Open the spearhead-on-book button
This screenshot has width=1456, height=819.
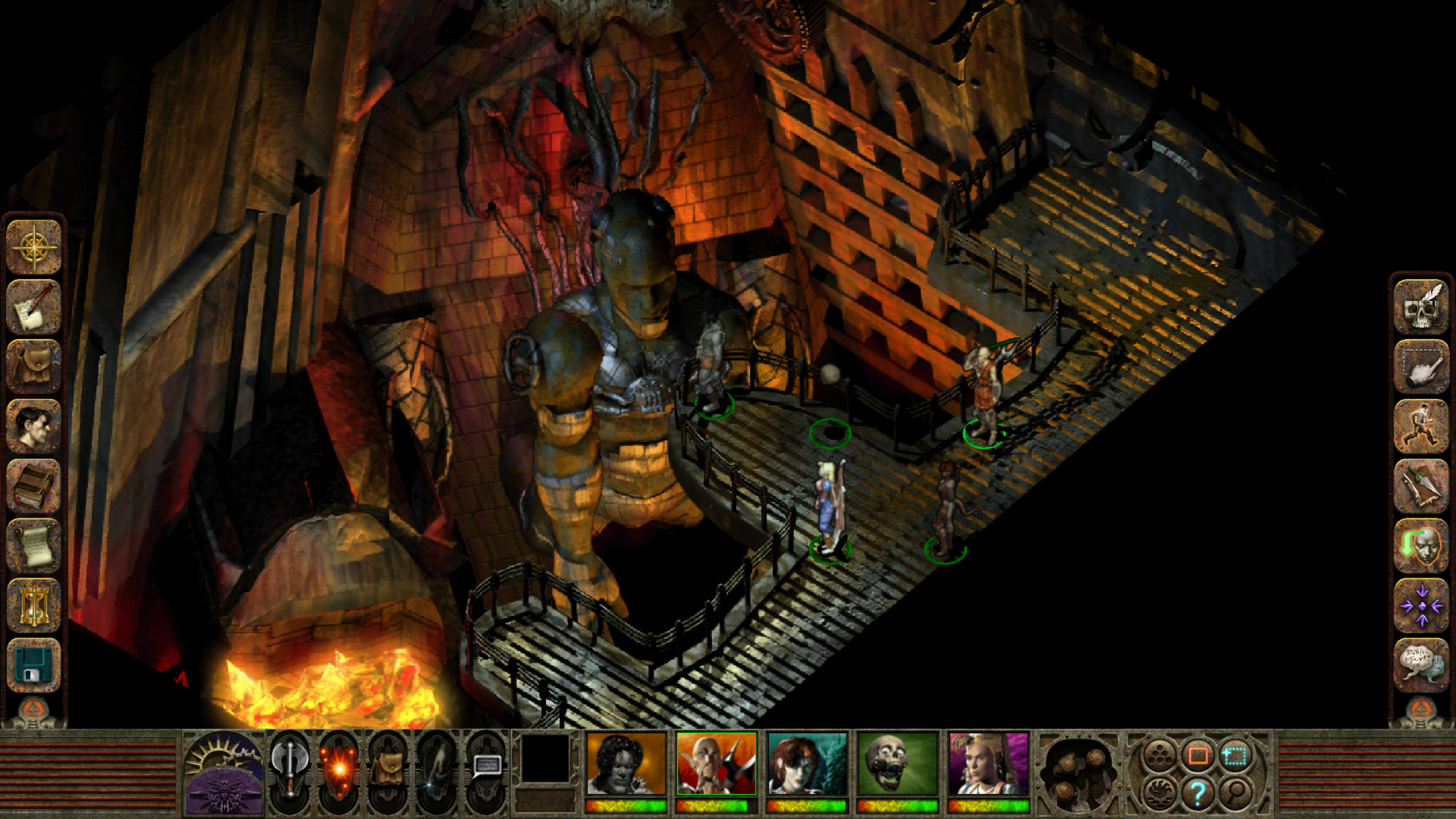(1422, 486)
